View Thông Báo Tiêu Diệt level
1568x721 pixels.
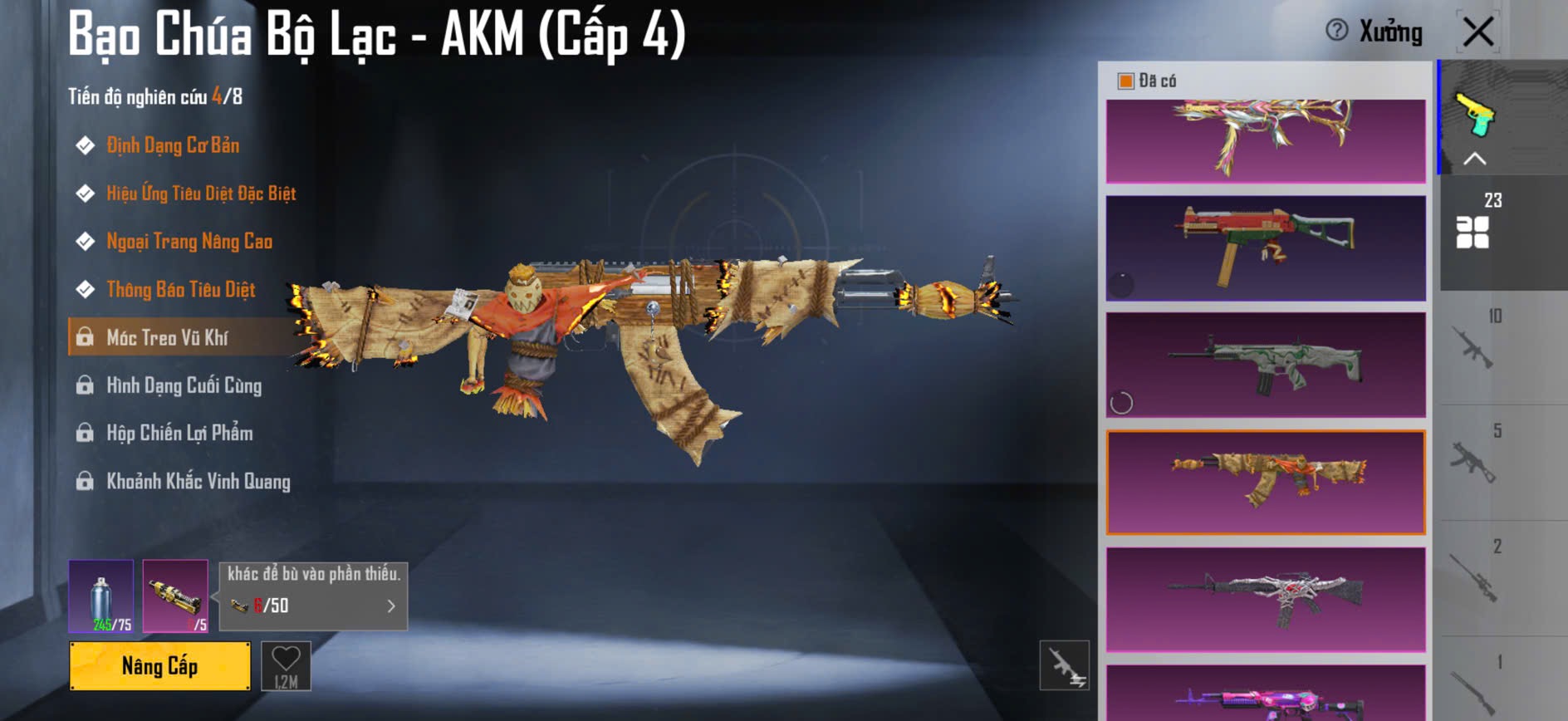pos(180,290)
